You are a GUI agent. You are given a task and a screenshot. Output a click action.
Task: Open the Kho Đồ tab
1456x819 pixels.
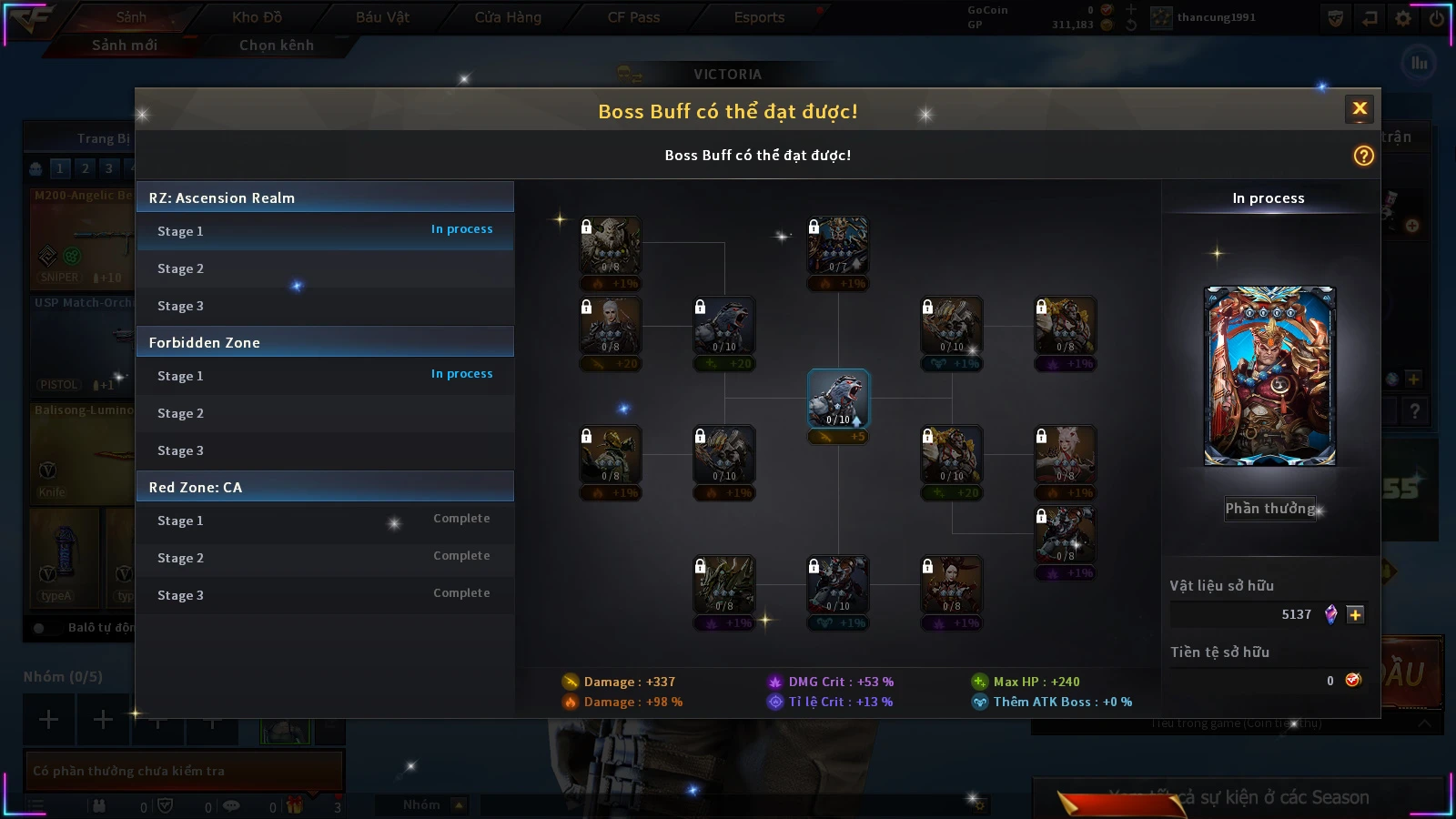click(258, 17)
